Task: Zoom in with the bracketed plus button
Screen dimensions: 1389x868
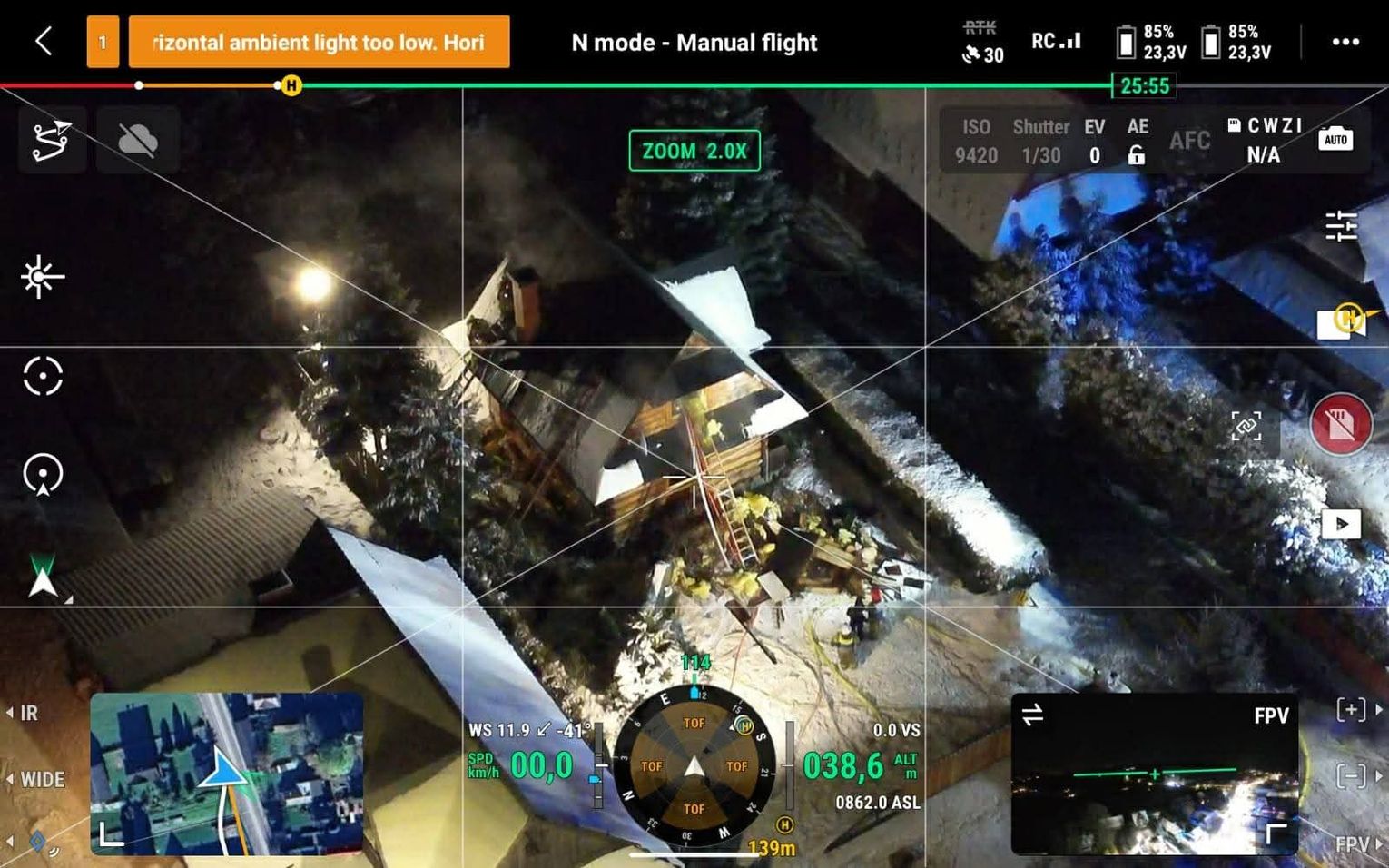Action: coord(1351,709)
